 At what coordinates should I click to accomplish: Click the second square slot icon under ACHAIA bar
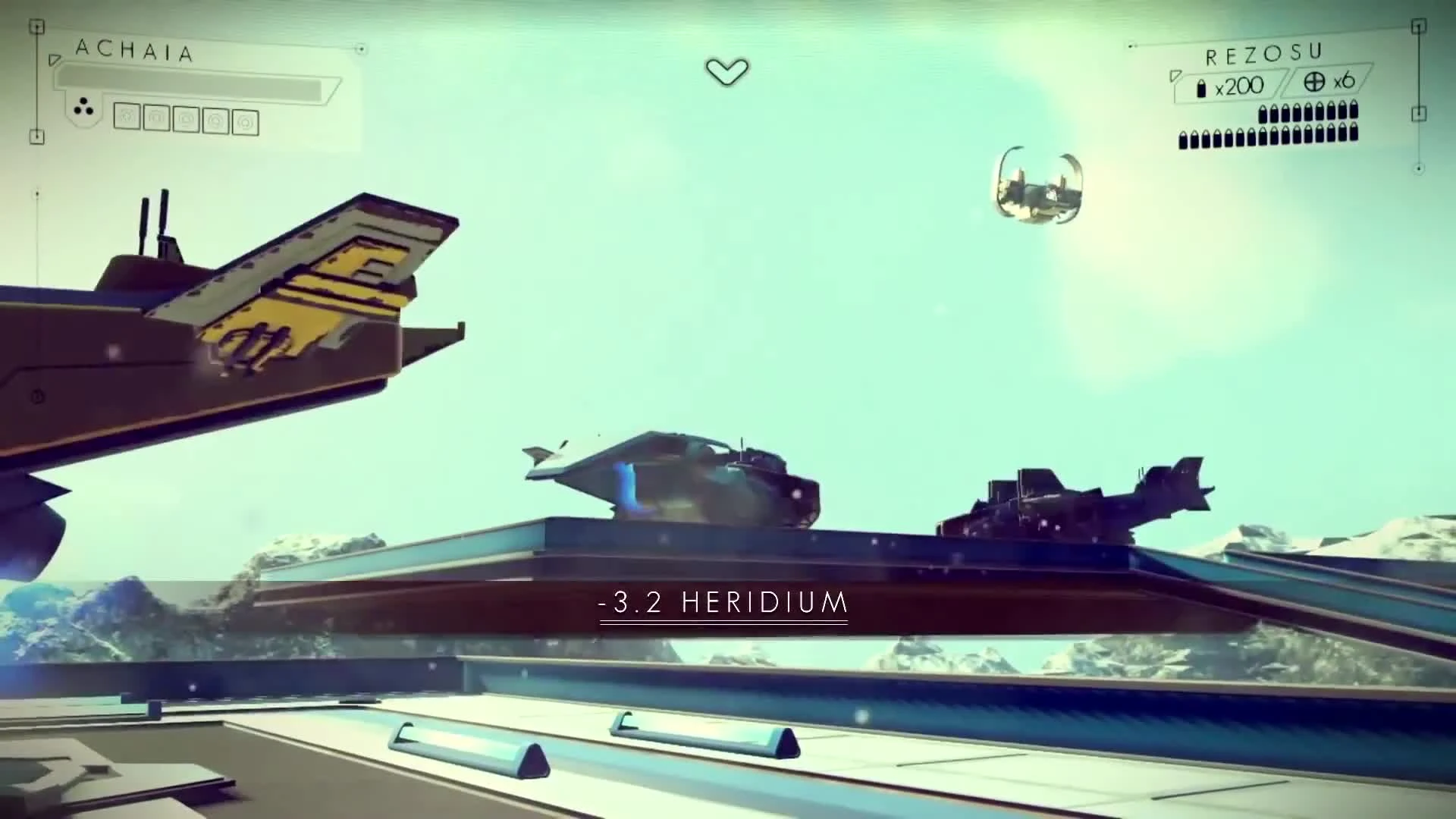(x=156, y=118)
